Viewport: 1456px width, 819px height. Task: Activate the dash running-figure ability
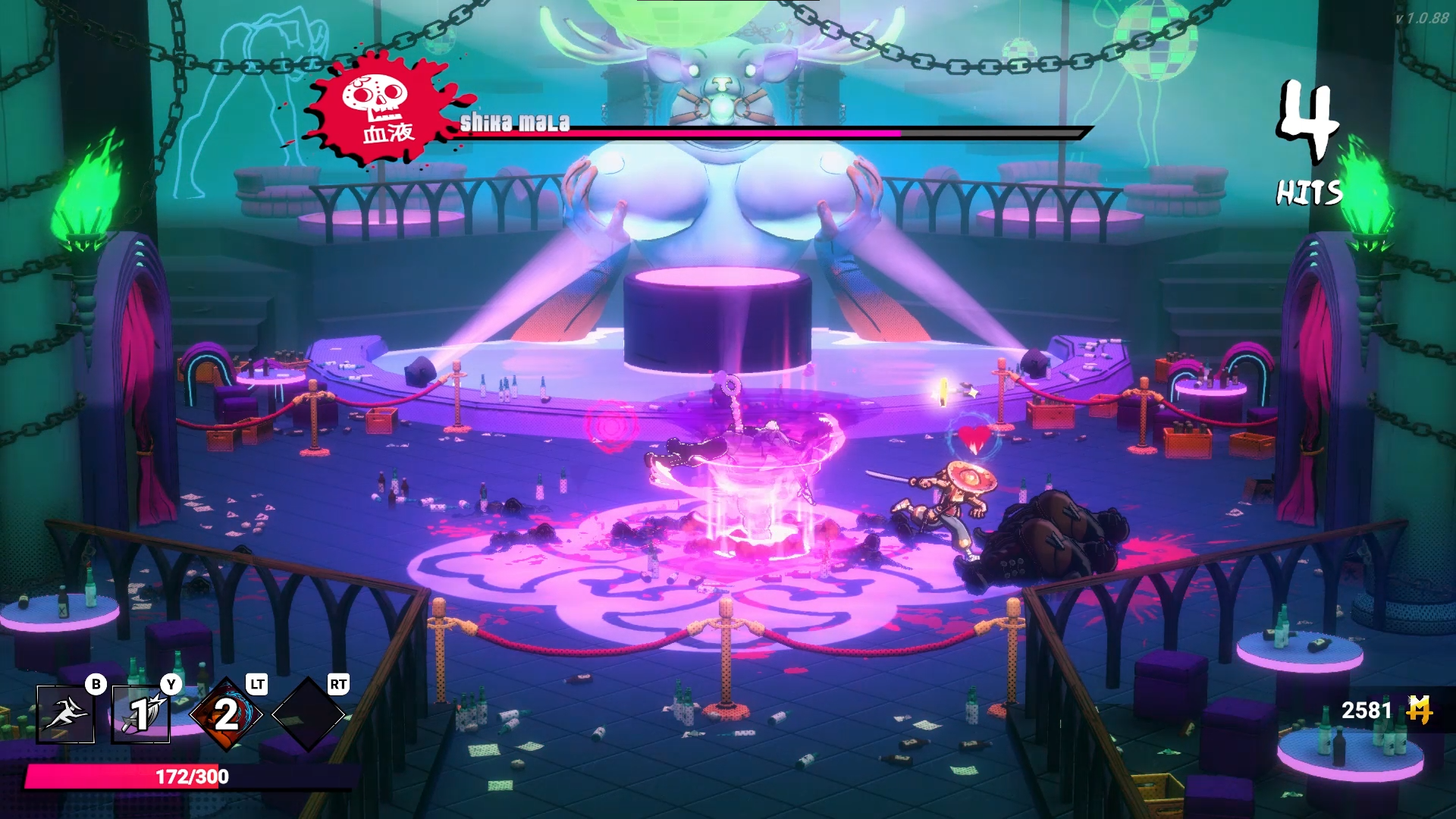point(65,714)
